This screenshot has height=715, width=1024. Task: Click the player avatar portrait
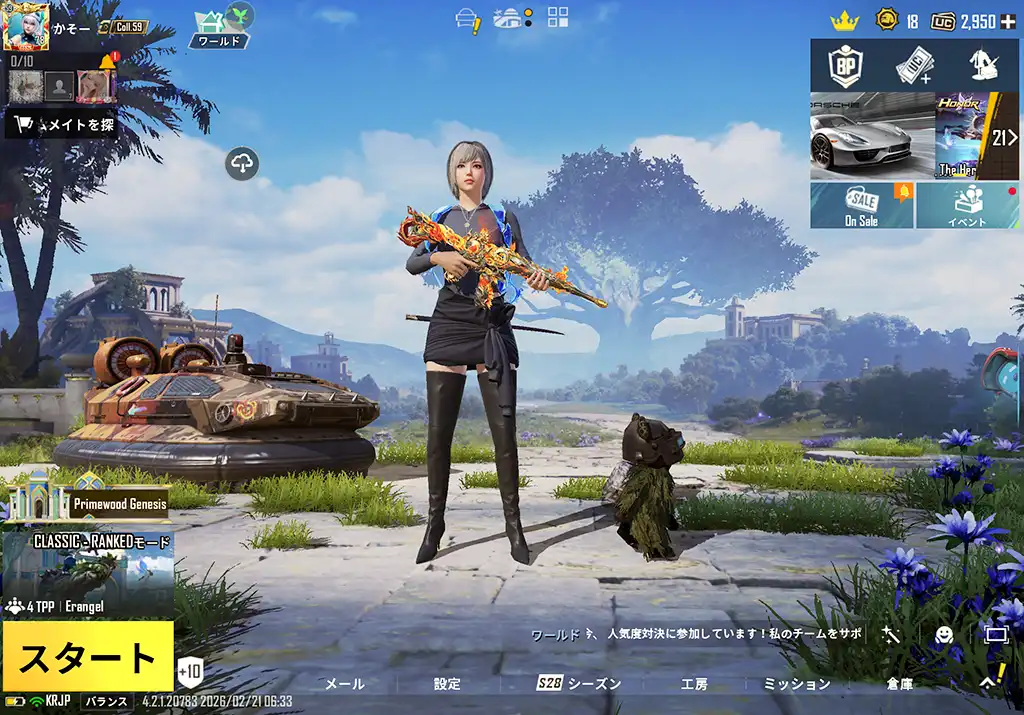[27, 27]
